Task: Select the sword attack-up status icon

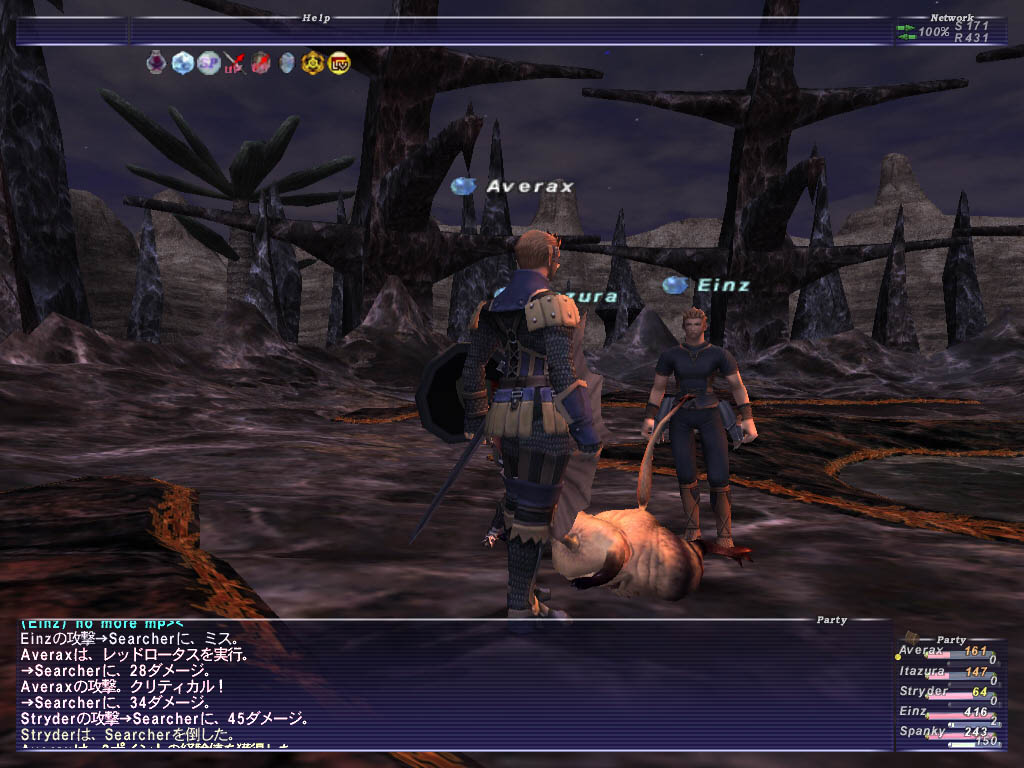Action: (x=234, y=63)
